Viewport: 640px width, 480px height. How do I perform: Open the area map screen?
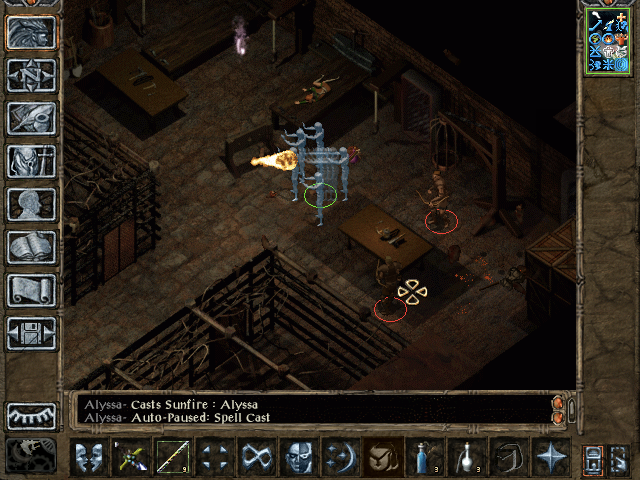click(32, 75)
